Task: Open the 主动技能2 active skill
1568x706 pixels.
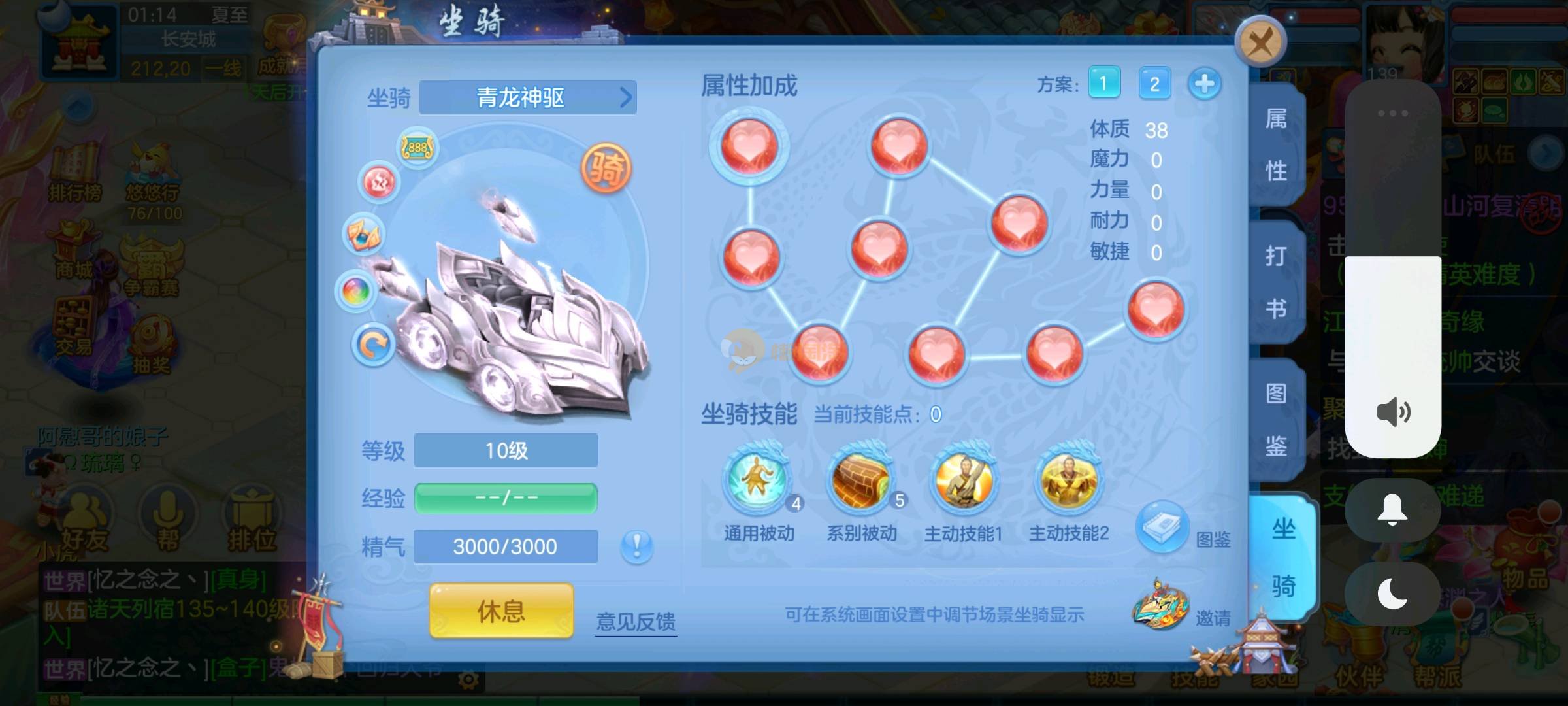Action: pyautogui.click(x=1069, y=480)
